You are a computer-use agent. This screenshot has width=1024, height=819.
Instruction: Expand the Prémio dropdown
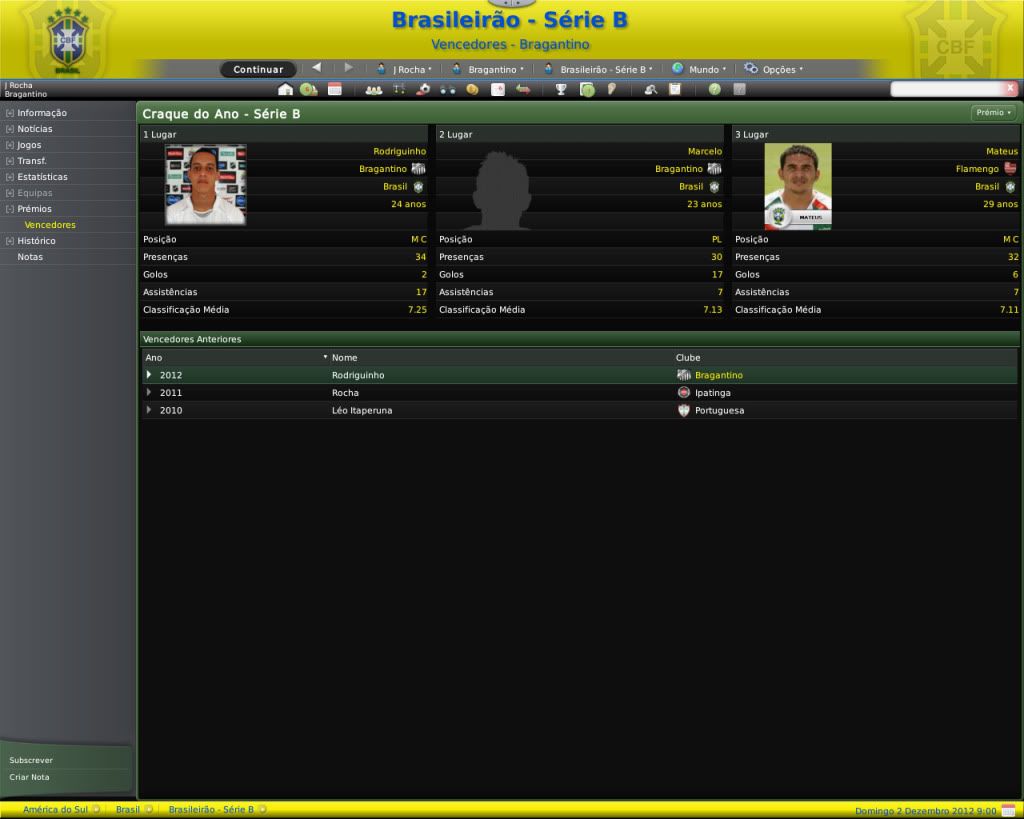tap(993, 113)
